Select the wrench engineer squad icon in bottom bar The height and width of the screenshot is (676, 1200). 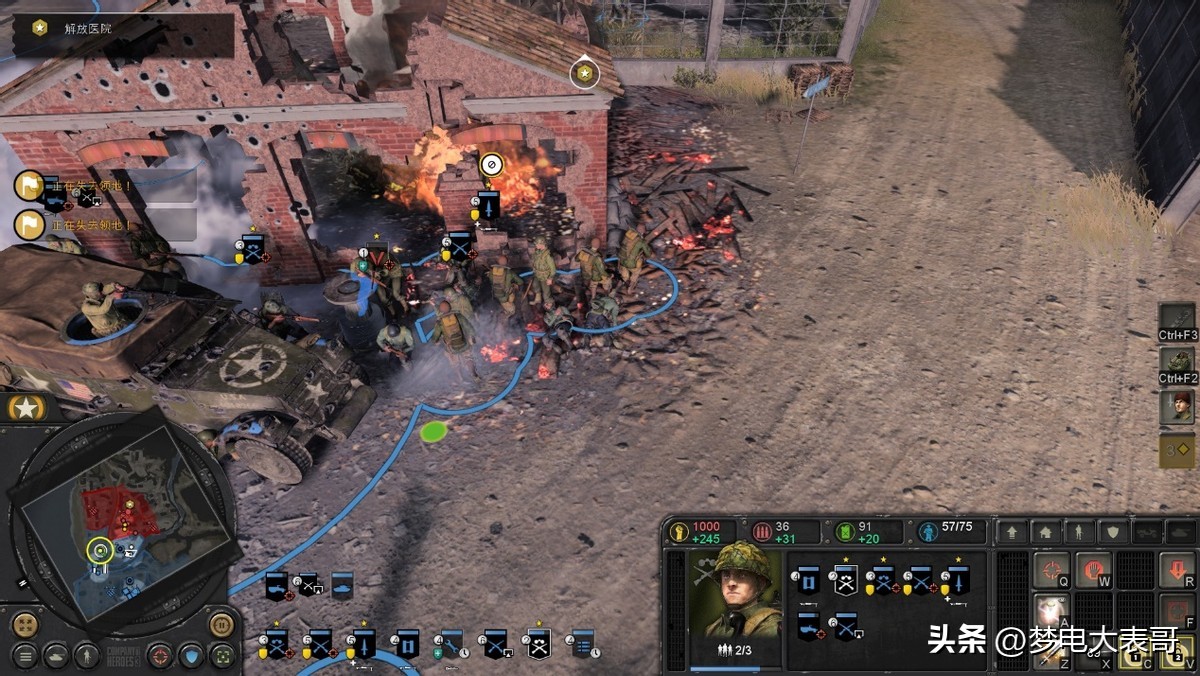tap(452, 643)
